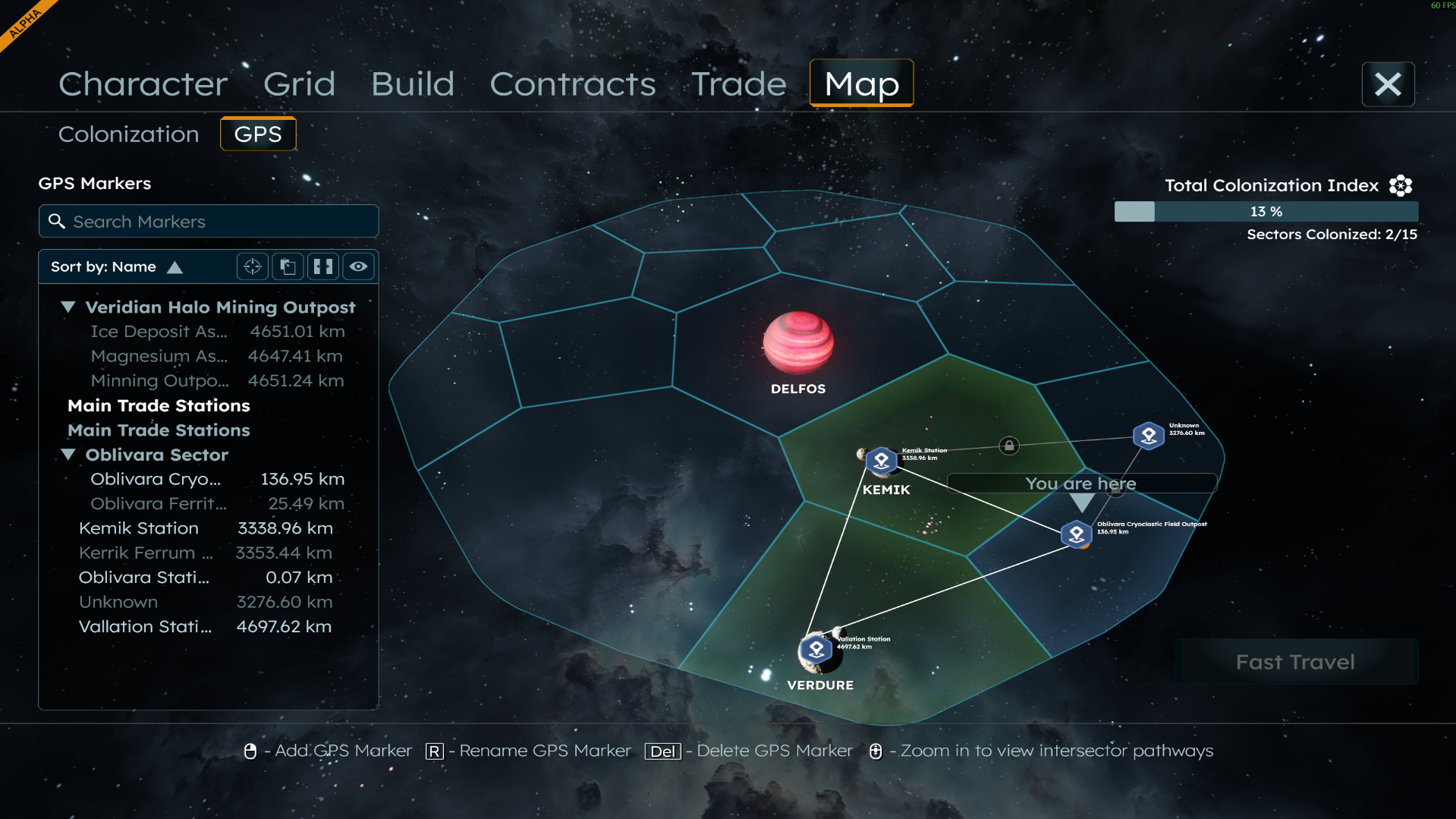Pick the Oblivara Cryoclastic Field Outpost map marker

pos(1076,534)
